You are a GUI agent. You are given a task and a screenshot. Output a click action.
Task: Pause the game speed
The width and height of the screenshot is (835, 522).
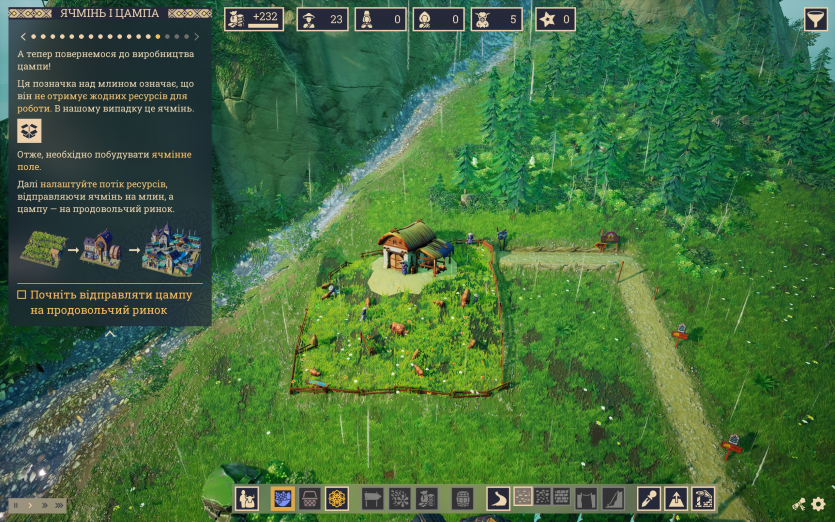[17, 505]
